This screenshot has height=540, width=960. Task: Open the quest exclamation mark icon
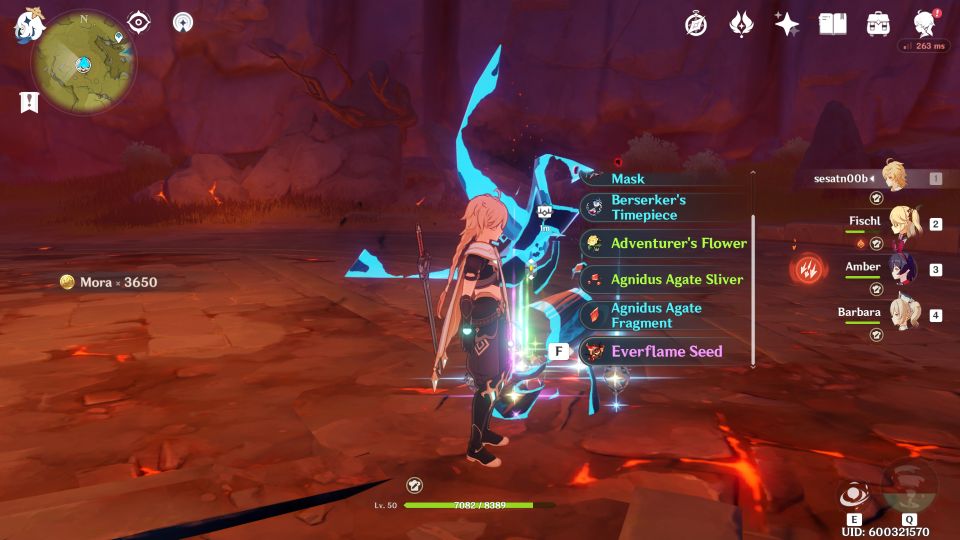pyautogui.click(x=29, y=102)
